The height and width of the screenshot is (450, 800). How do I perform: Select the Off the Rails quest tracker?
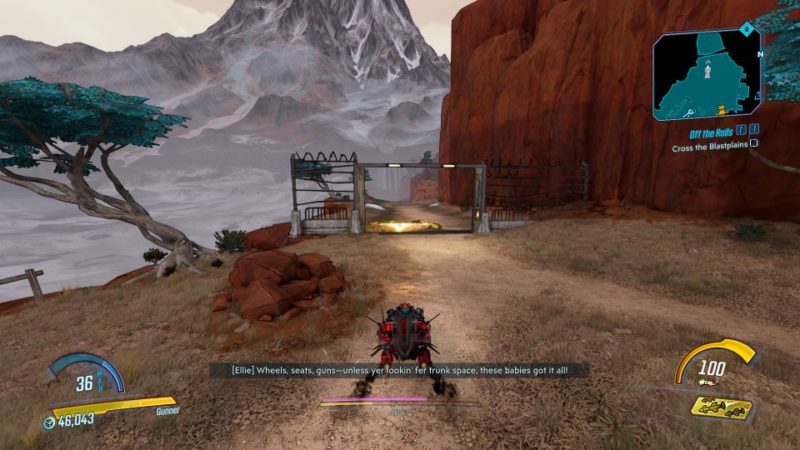click(705, 130)
